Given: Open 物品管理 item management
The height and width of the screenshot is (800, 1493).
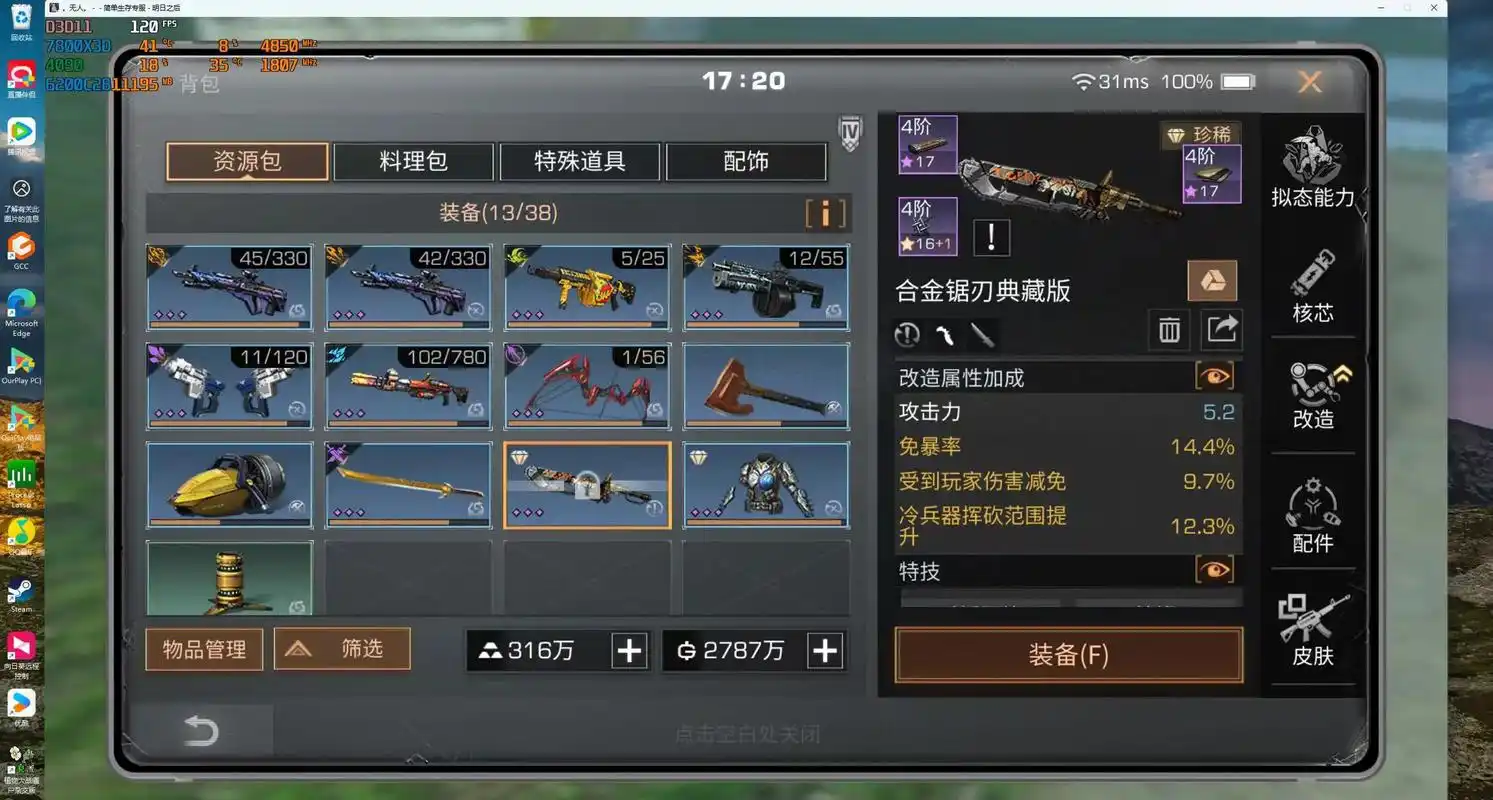Looking at the screenshot, I should coord(203,649).
